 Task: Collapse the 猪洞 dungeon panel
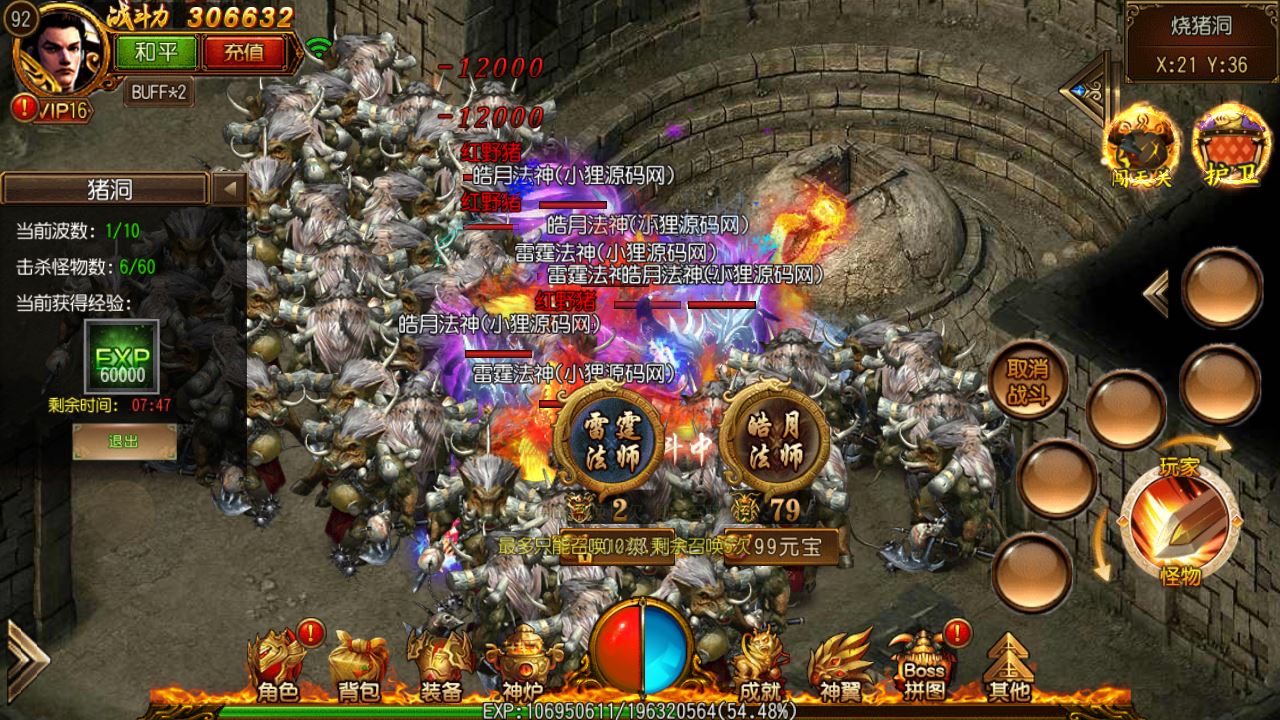[x=230, y=188]
